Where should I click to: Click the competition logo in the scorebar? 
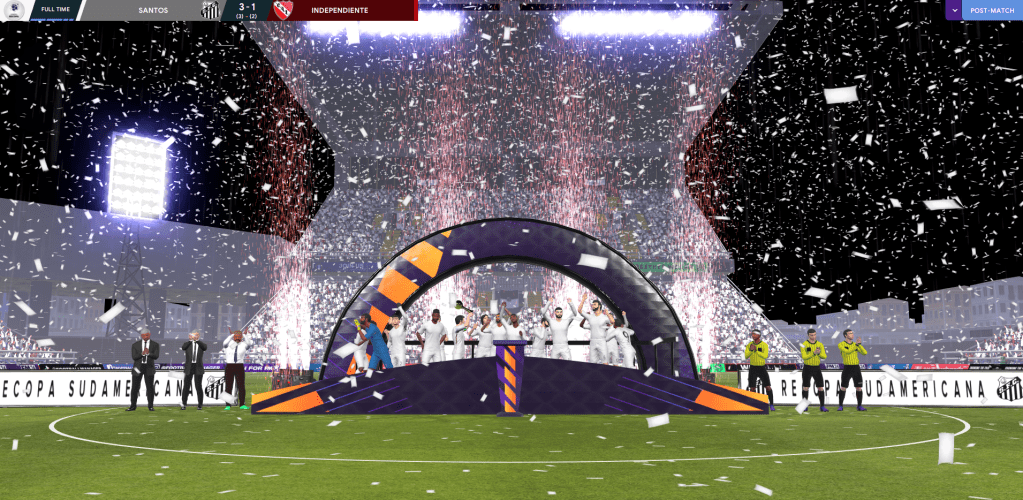14,10
